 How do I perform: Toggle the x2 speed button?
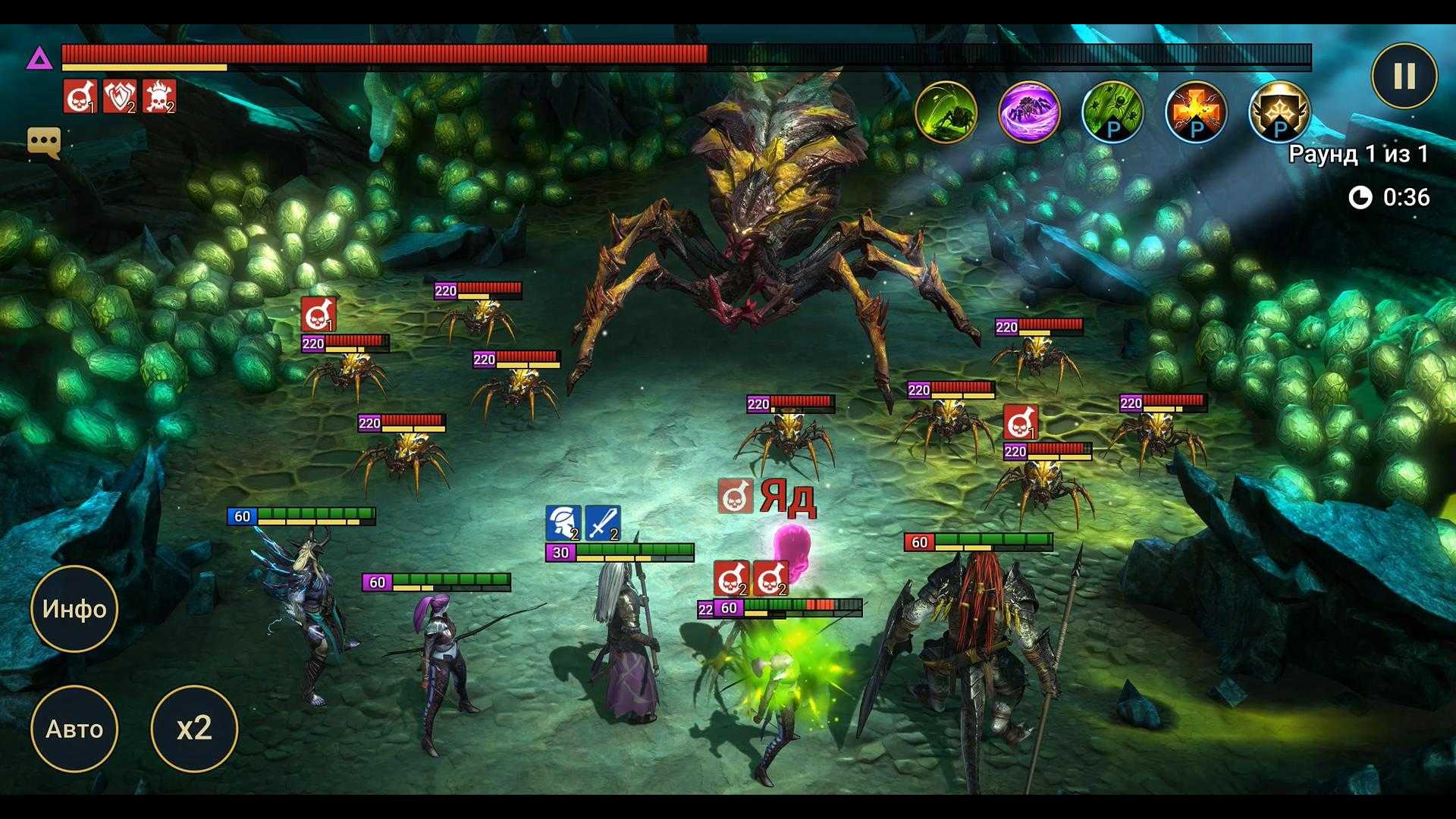[x=194, y=729]
